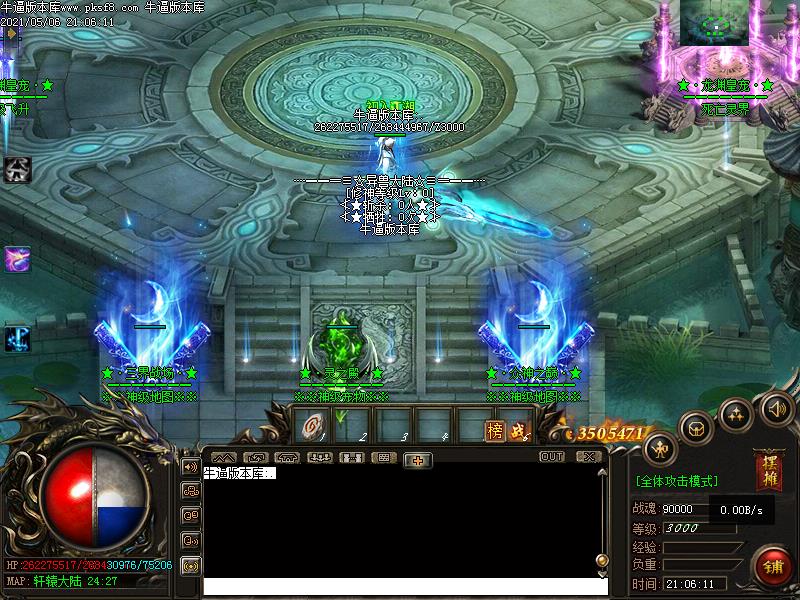Click the red 战 battle button
Viewport: 800px width, 600px height.
(518, 430)
